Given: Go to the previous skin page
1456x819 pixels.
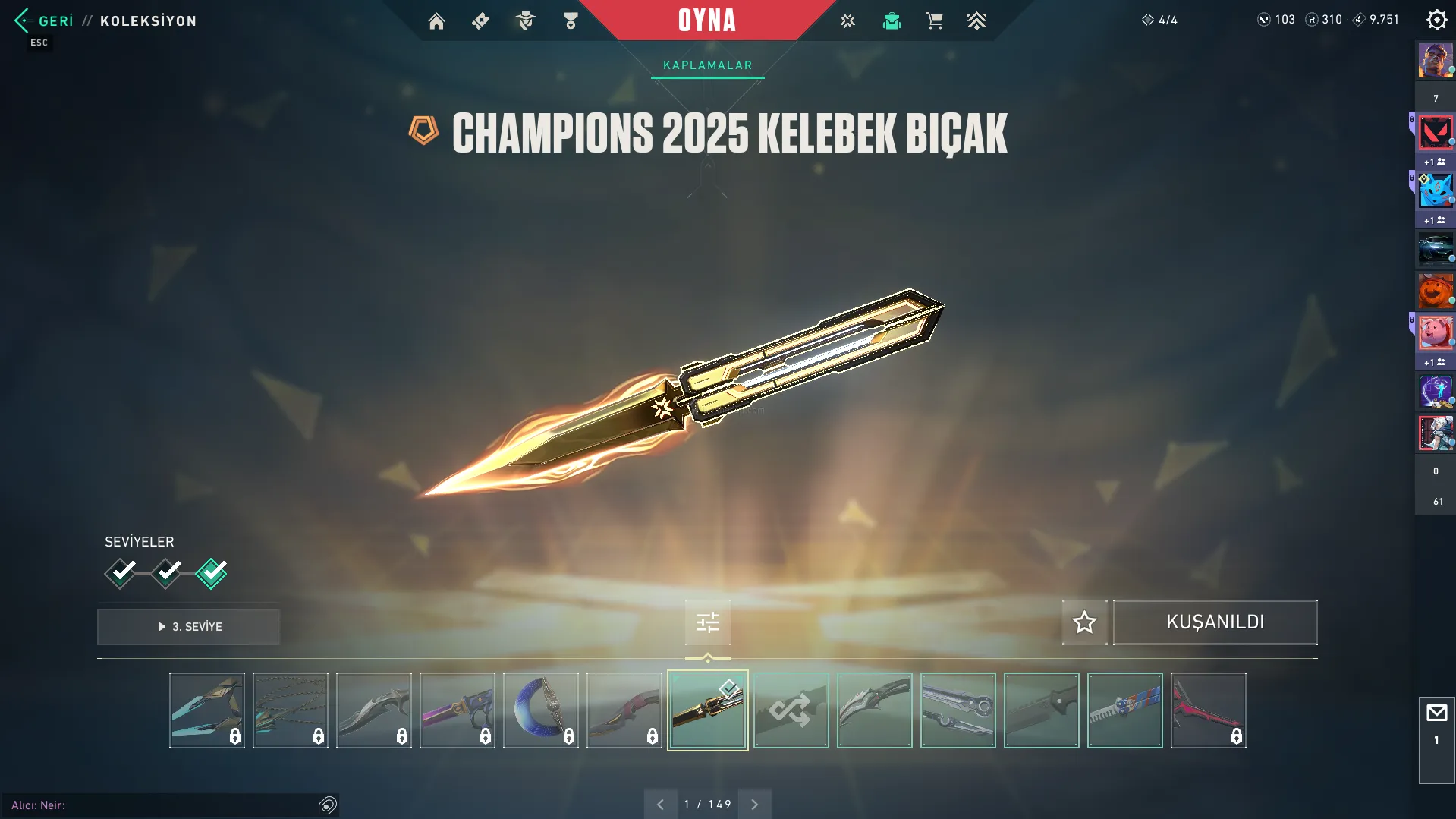Looking at the screenshot, I should (x=660, y=805).
